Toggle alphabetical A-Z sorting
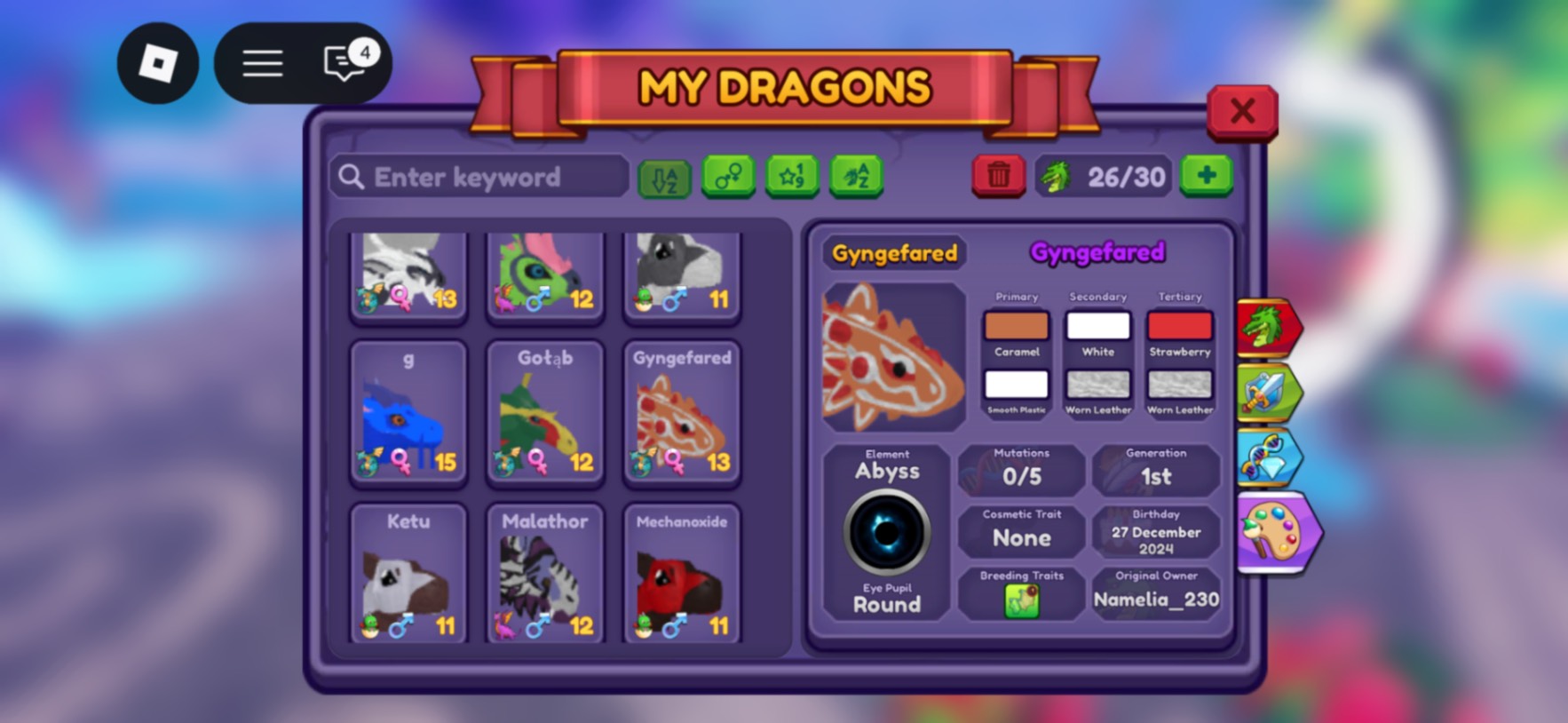Screen dimensions: 1568x723 click(x=663, y=177)
